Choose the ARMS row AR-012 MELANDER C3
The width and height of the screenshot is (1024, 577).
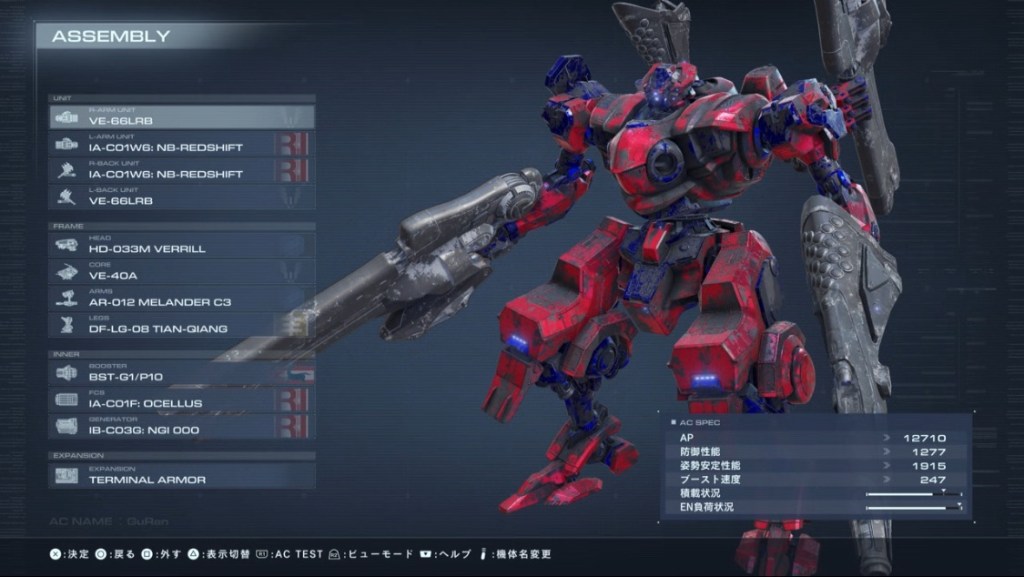[x=182, y=298]
